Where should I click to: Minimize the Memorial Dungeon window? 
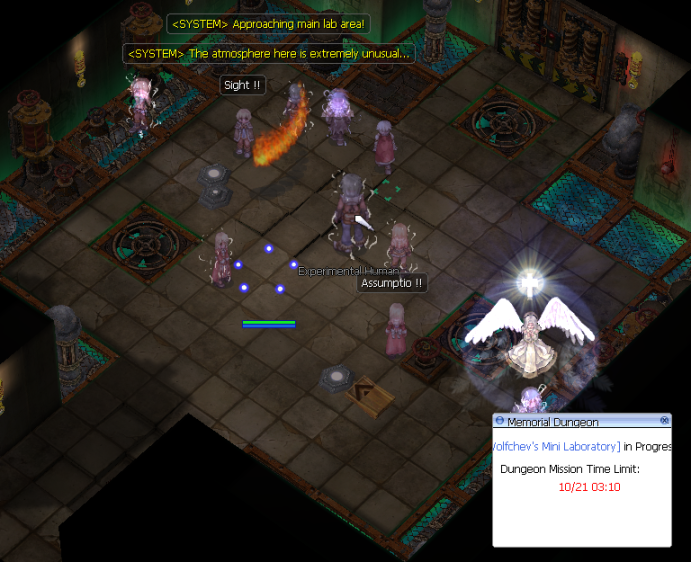[499, 421]
